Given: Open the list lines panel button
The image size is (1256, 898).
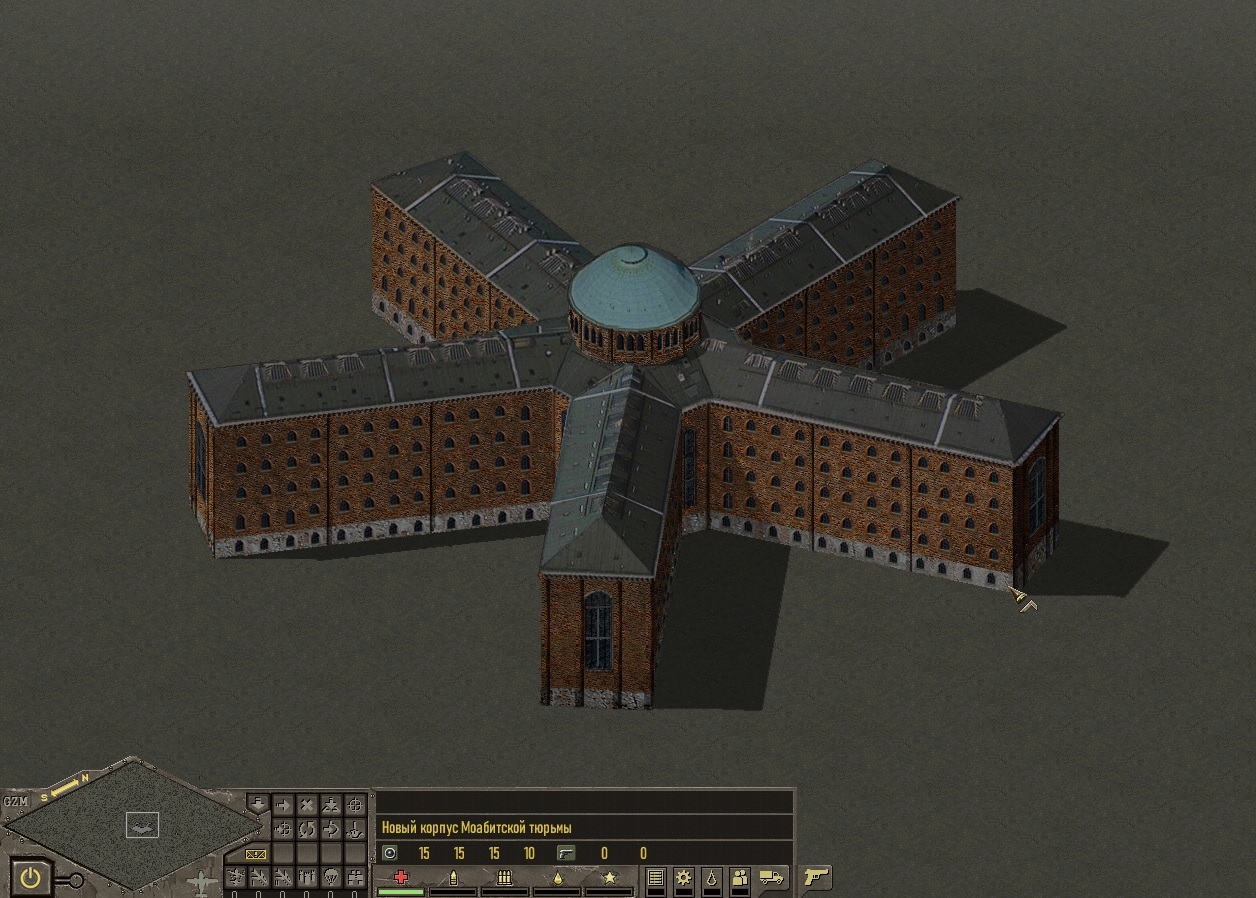Looking at the screenshot, I should [656, 878].
